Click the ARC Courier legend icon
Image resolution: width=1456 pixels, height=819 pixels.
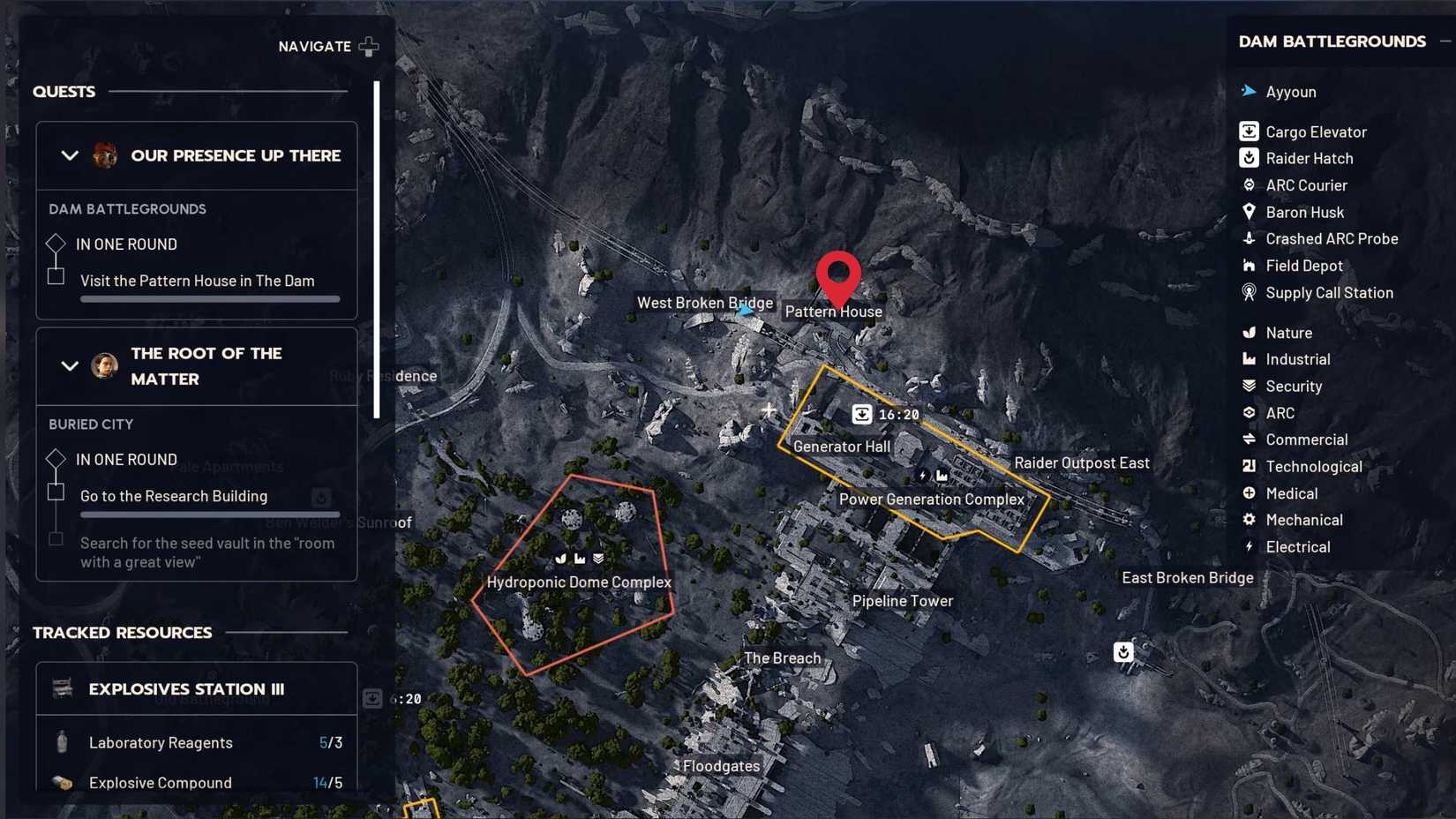tap(1249, 184)
